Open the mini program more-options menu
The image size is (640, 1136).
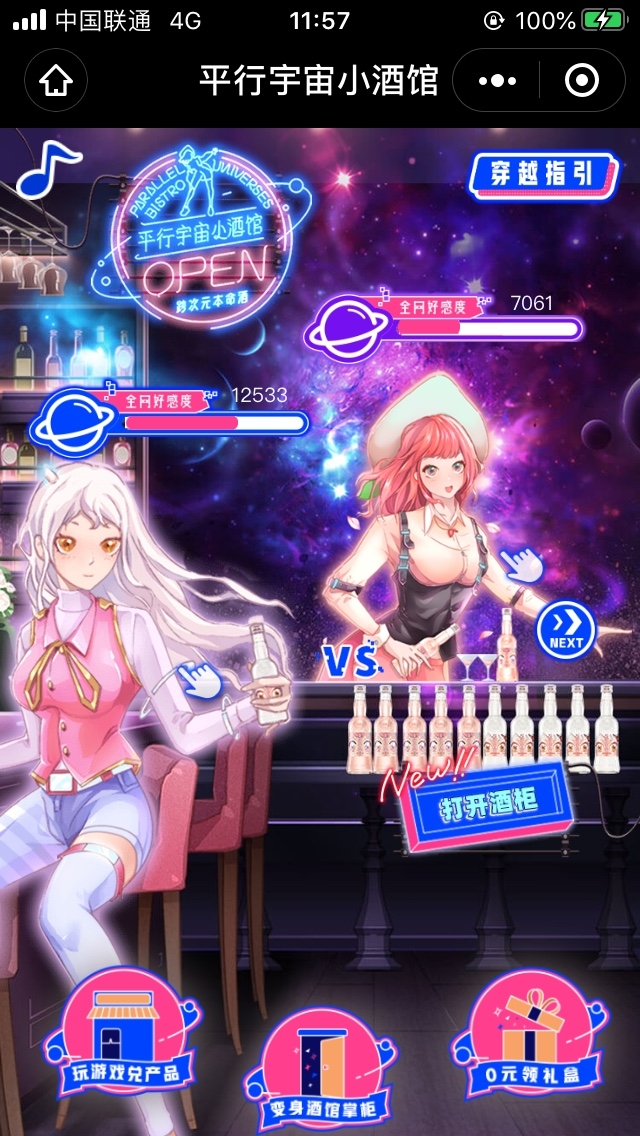[x=497, y=80]
